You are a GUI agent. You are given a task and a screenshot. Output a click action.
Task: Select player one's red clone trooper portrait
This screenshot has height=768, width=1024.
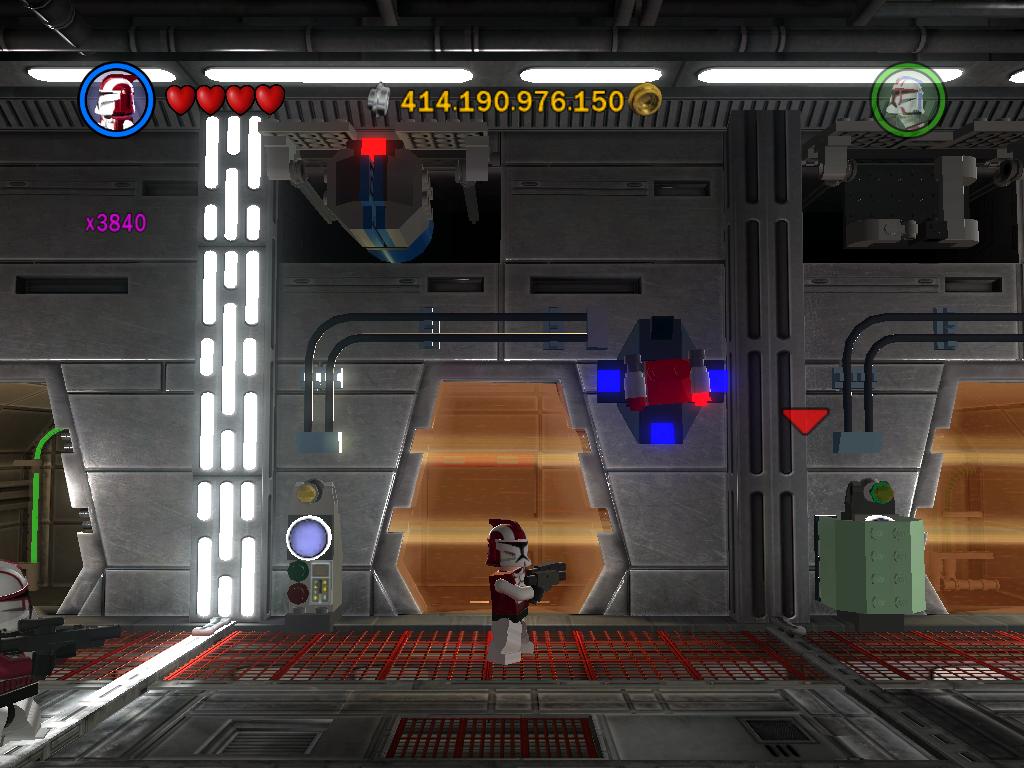tap(116, 99)
